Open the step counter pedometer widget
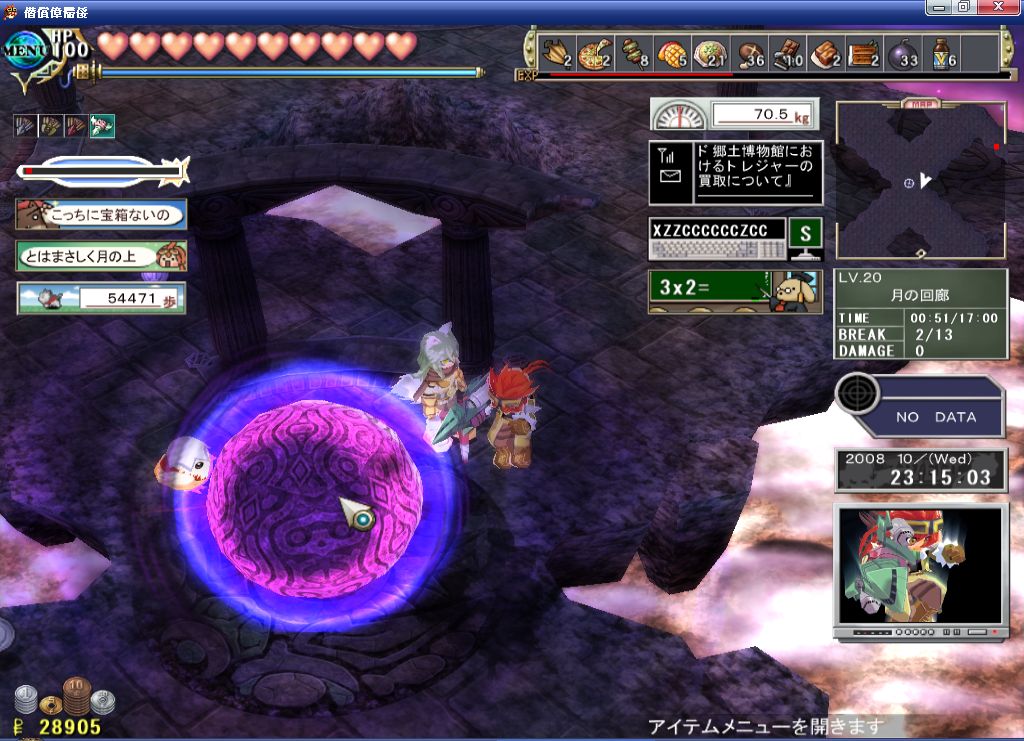This screenshot has width=1024, height=741. (101, 298)
